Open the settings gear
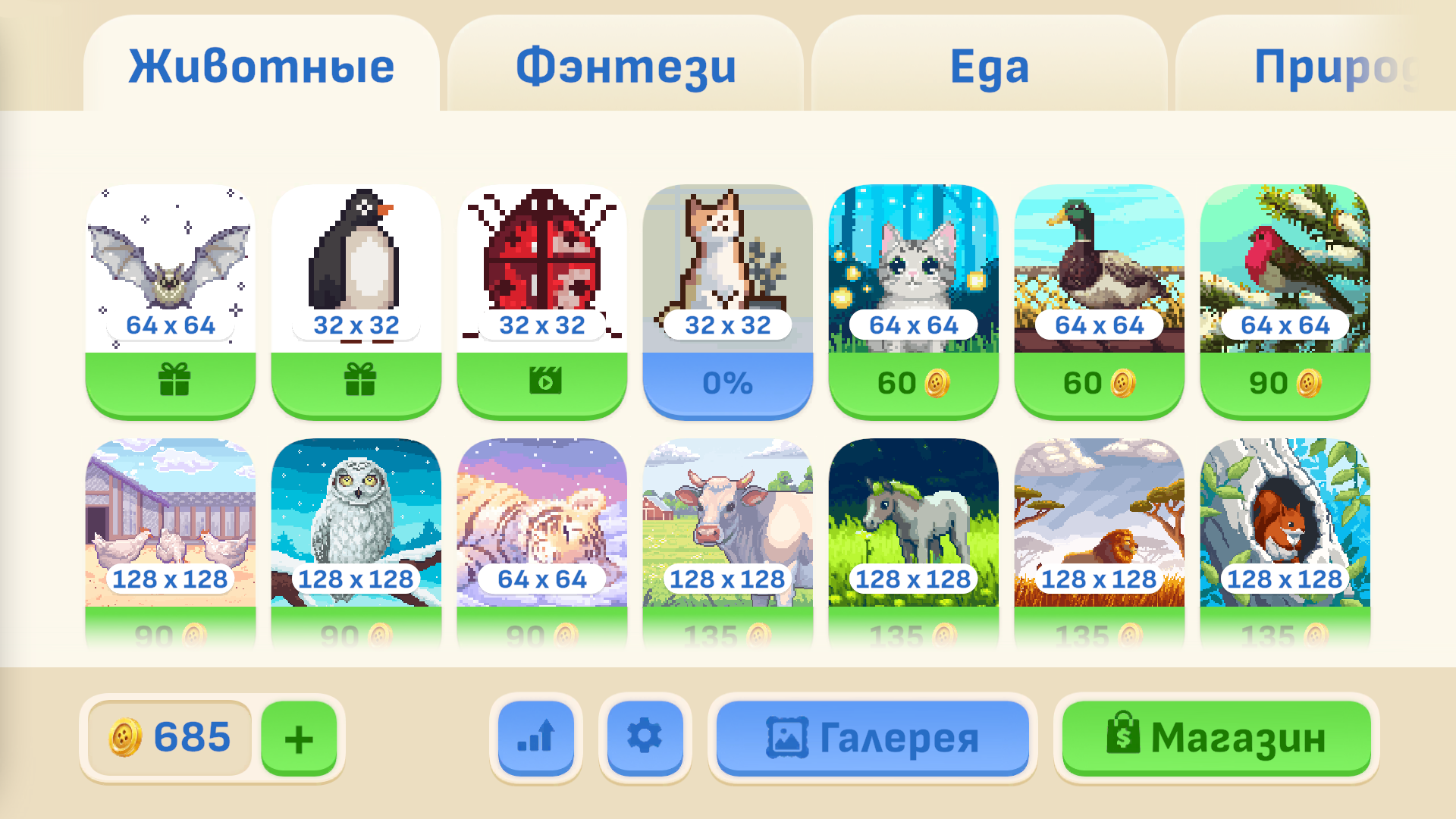The width and height of the screenshot is (1456, 819). [x=645, y=736]
